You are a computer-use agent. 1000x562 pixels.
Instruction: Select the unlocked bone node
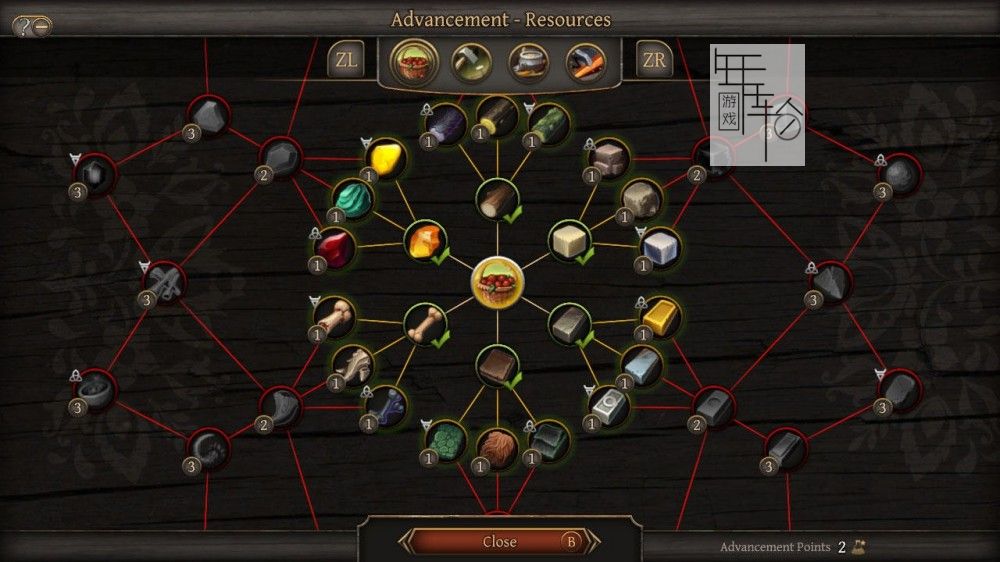click(425, 323)
